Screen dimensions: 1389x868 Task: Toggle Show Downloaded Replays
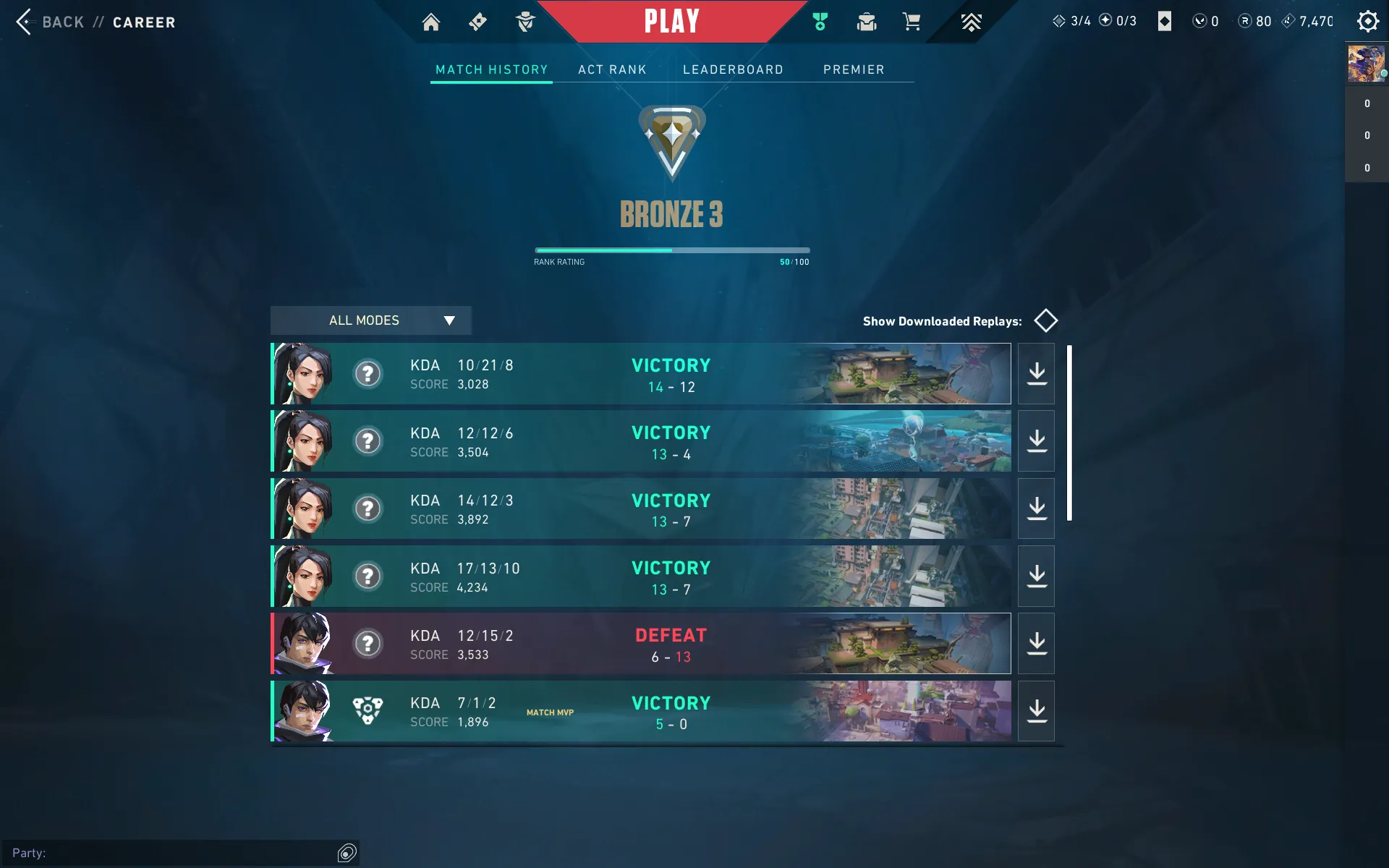pos(1045,320)
